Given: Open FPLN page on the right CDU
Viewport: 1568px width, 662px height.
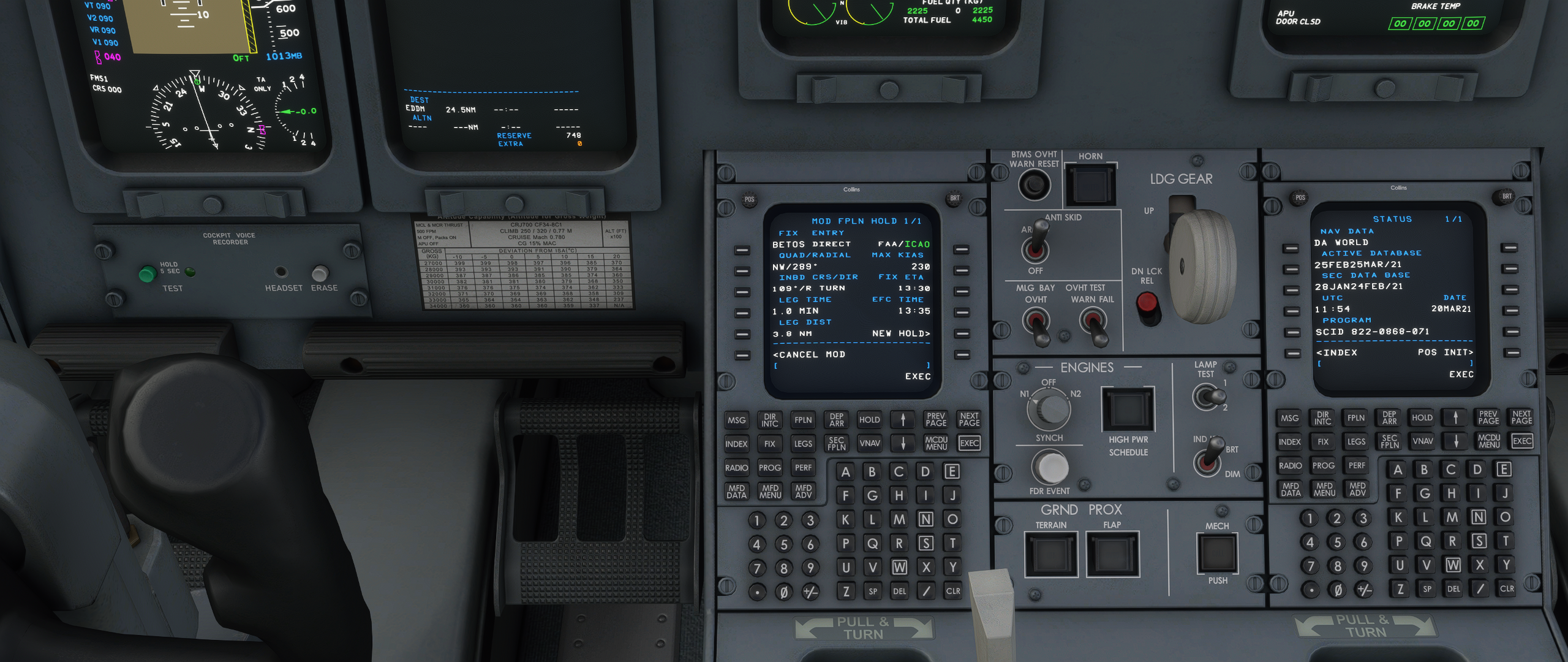Looking at the screenshot, I should tap(1355, 418).
